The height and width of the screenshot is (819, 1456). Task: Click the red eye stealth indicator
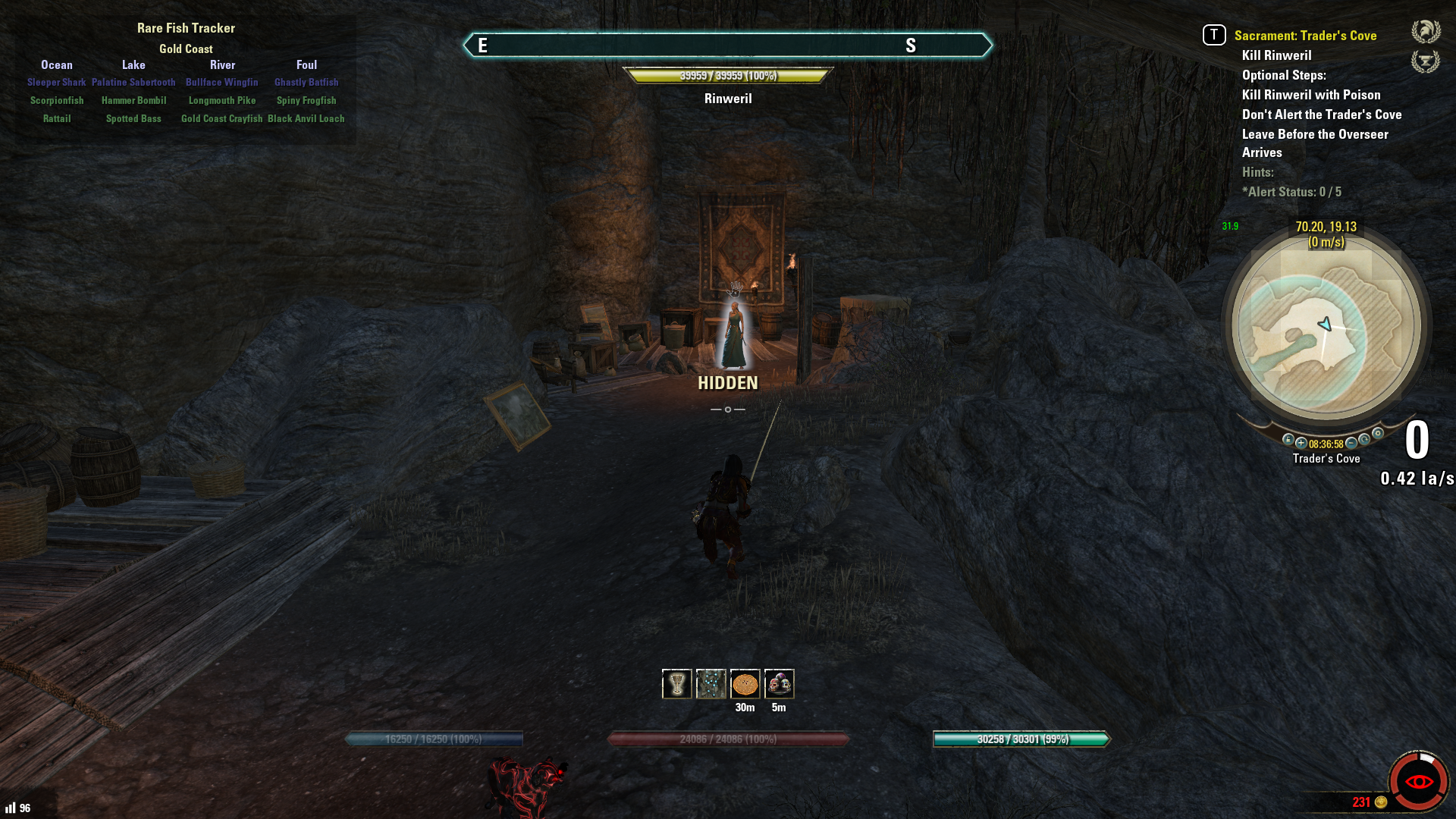pos(1418,781)
